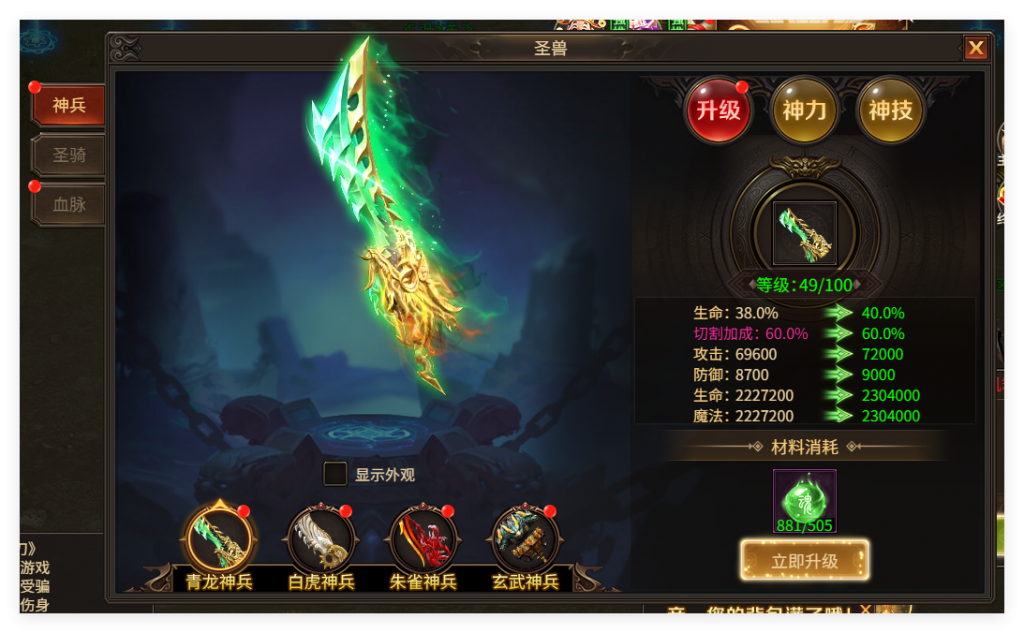Screen dimensions: 1024x633
Task: Select the 玄武神兵 weapon icon
Action: coord(525,539)
